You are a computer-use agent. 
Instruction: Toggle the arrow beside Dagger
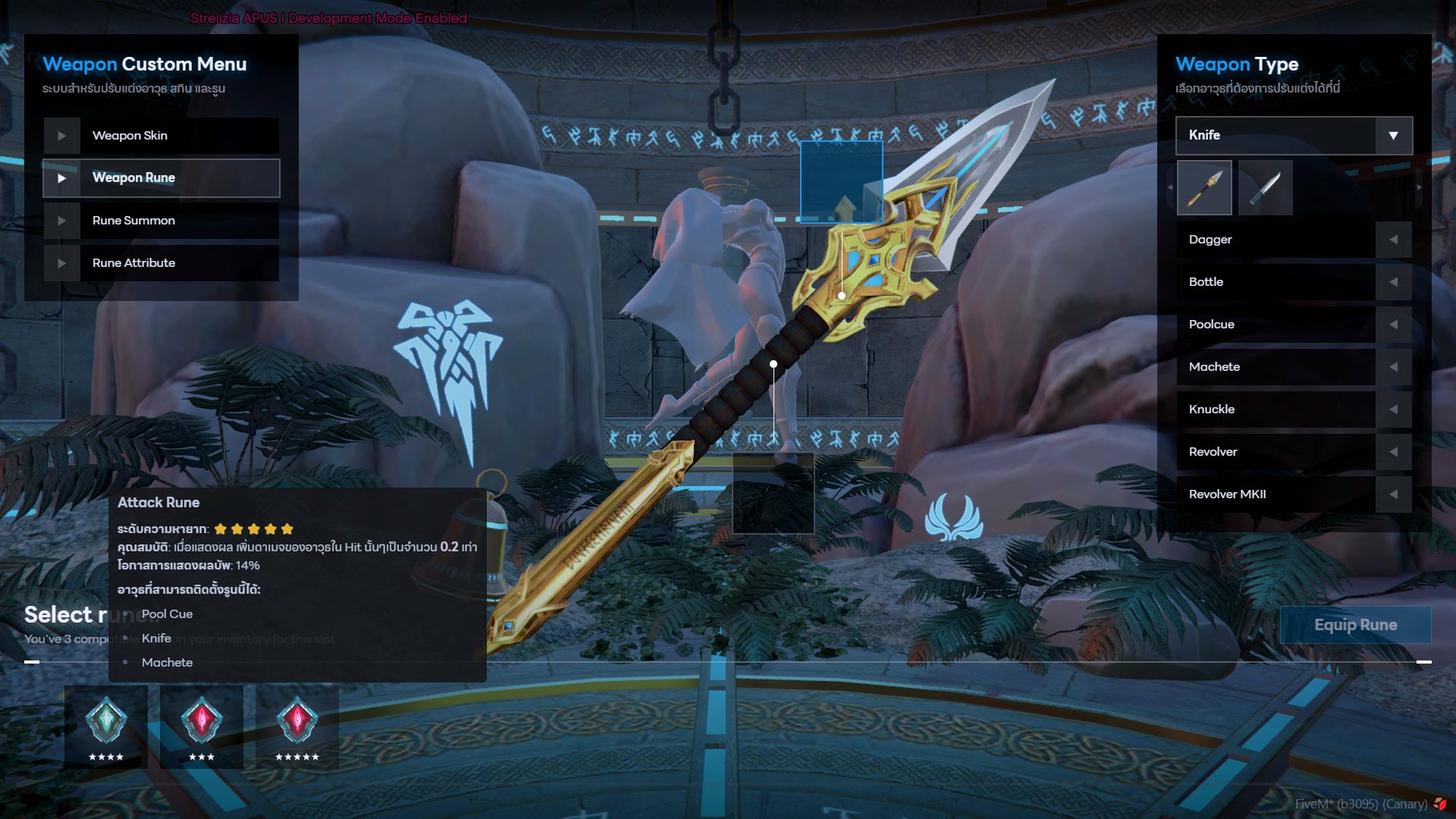1394,239
